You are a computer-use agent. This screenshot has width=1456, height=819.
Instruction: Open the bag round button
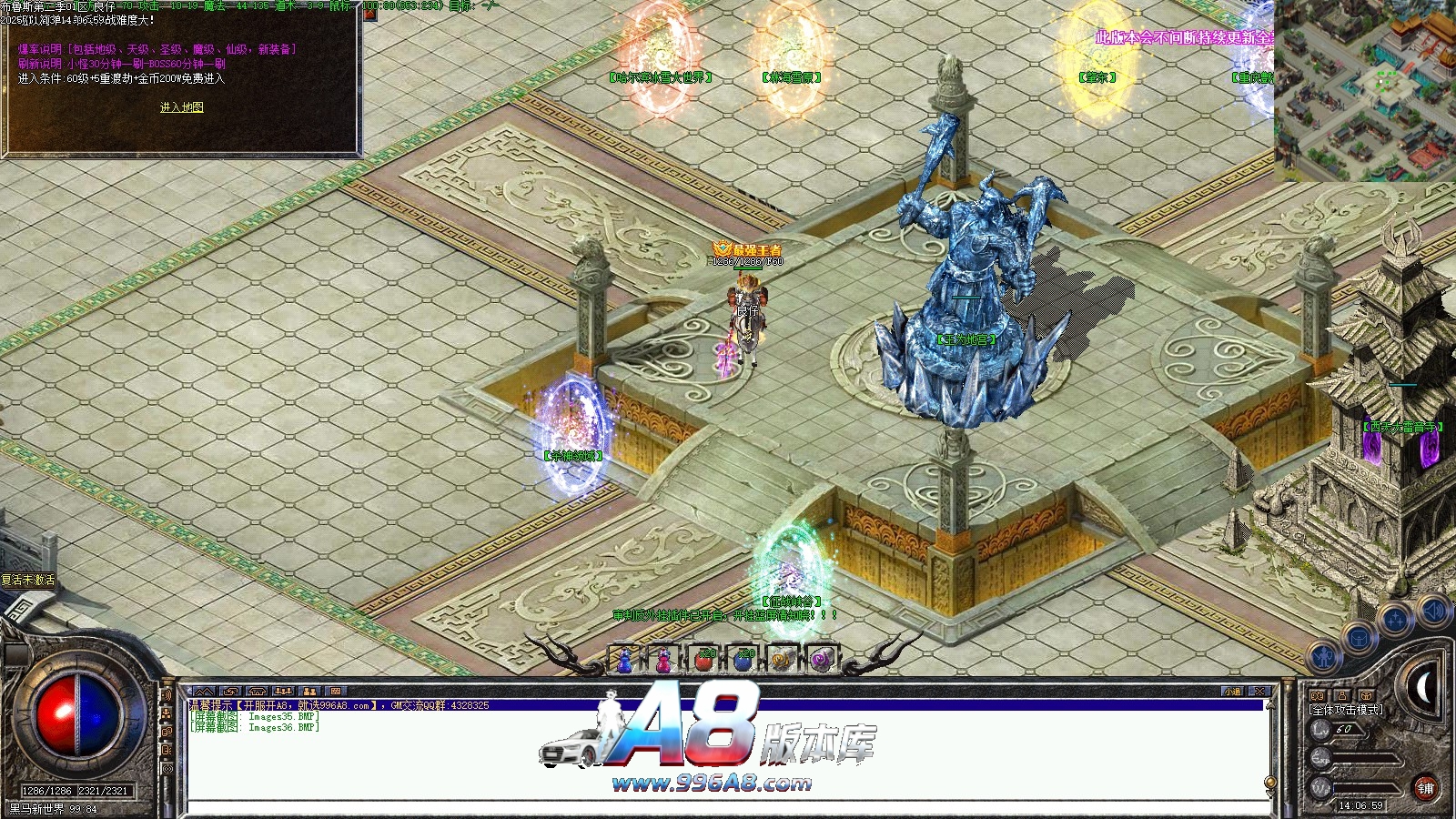pyautogui.click(x=1359, y=638)
